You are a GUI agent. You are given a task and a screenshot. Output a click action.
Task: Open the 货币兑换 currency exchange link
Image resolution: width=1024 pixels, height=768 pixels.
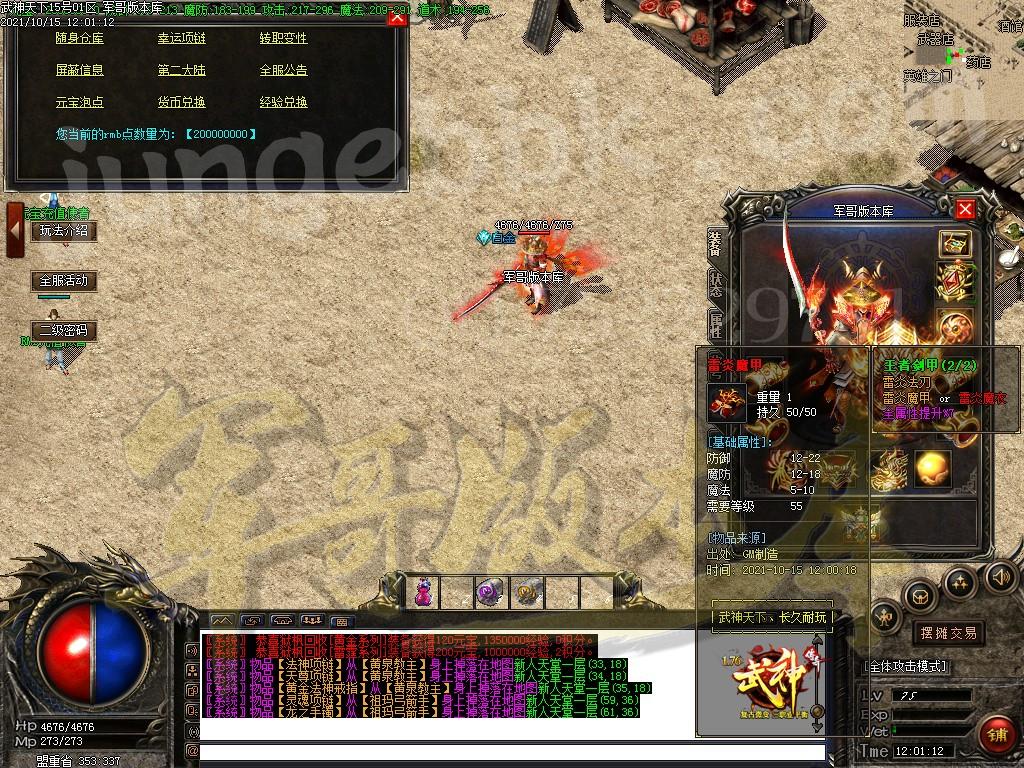tap(181, 102)
